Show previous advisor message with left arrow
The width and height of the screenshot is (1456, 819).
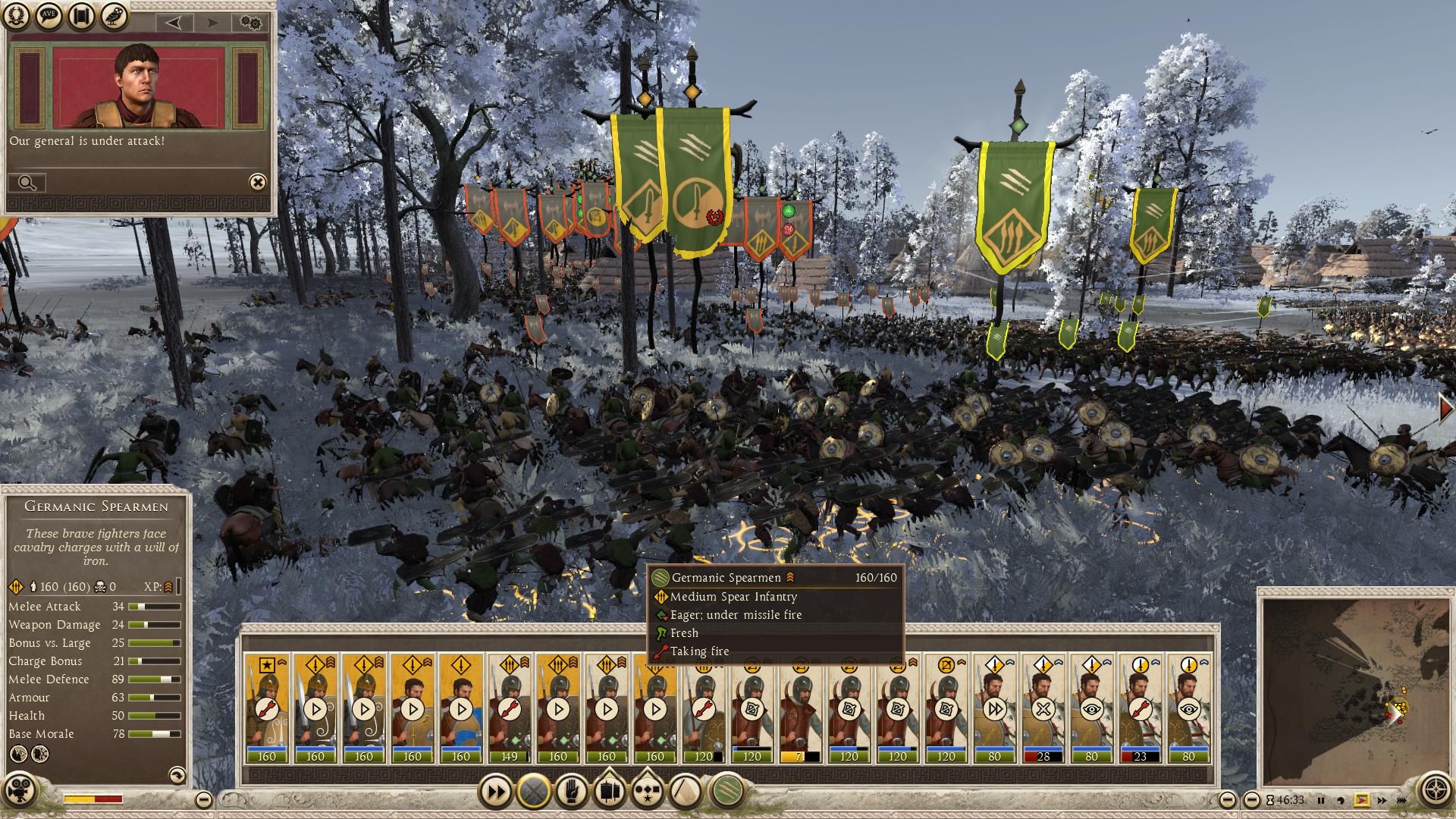pos(174,23)
